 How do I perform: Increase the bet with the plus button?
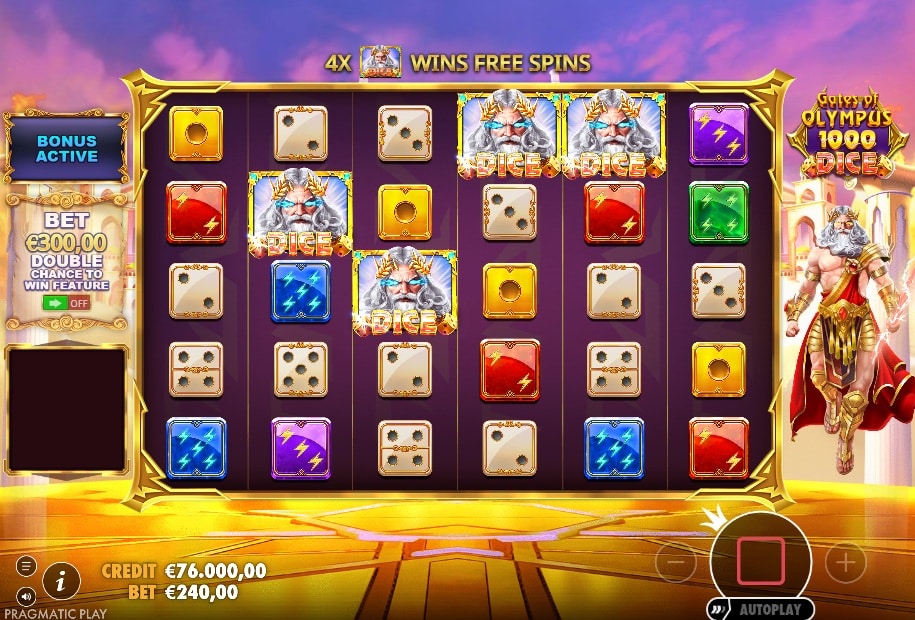pyautogui.click(x=846, y=563)
